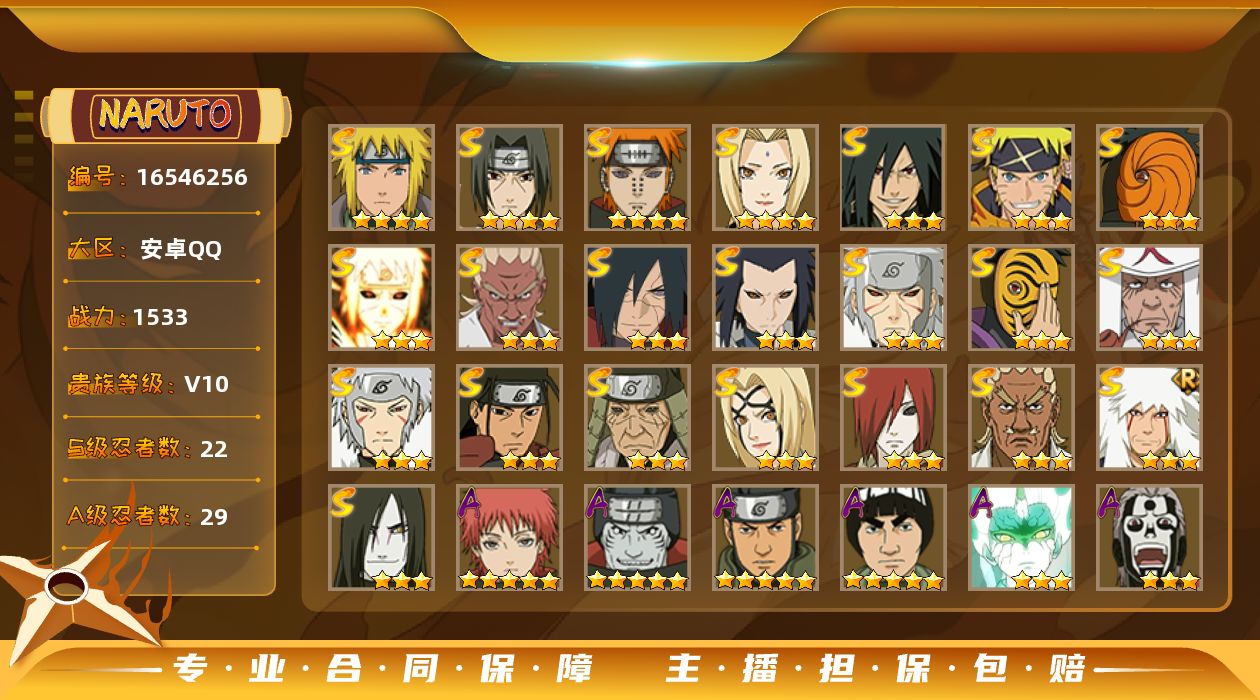Pick white-haired Jiraiya with the R badge
The height and width of the screenshot is (700, 1260).
coord(1149,417)
